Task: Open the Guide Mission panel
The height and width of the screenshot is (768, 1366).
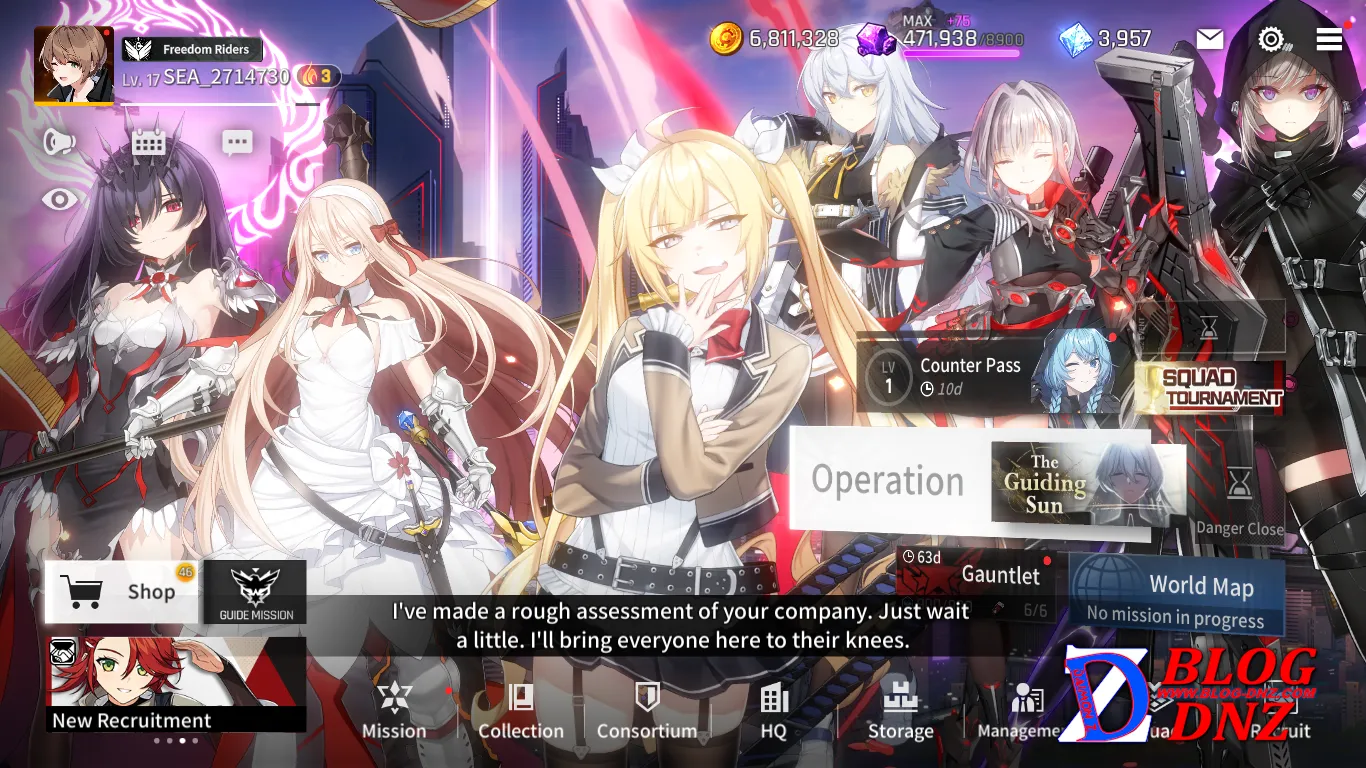Action: click(x=256, y=592)
